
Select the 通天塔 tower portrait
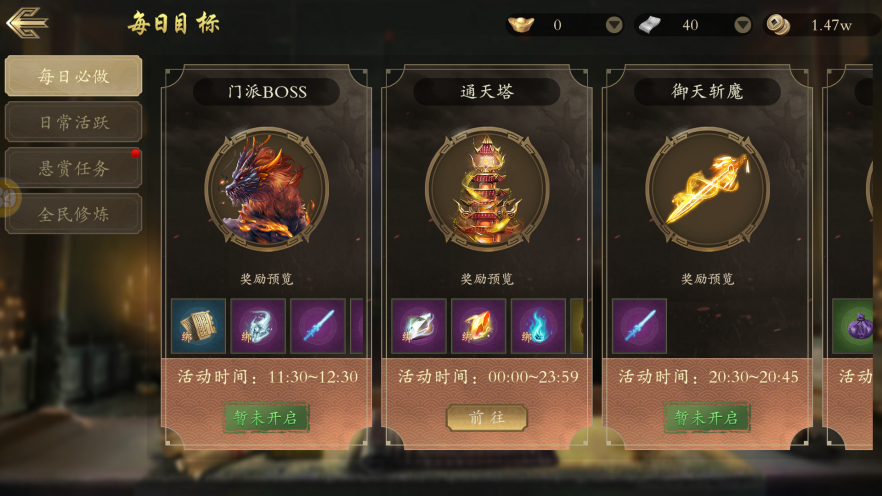pos(486,189)
